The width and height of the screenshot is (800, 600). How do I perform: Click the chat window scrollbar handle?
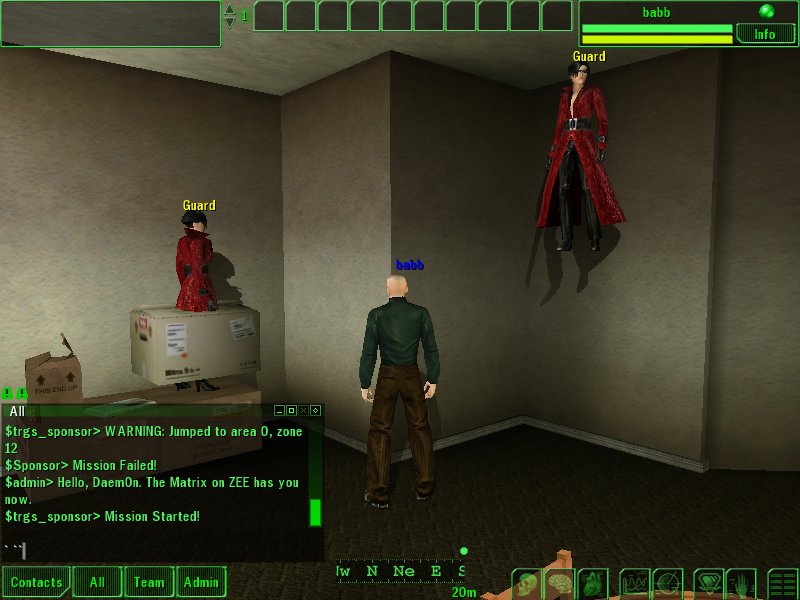(315, 511)
